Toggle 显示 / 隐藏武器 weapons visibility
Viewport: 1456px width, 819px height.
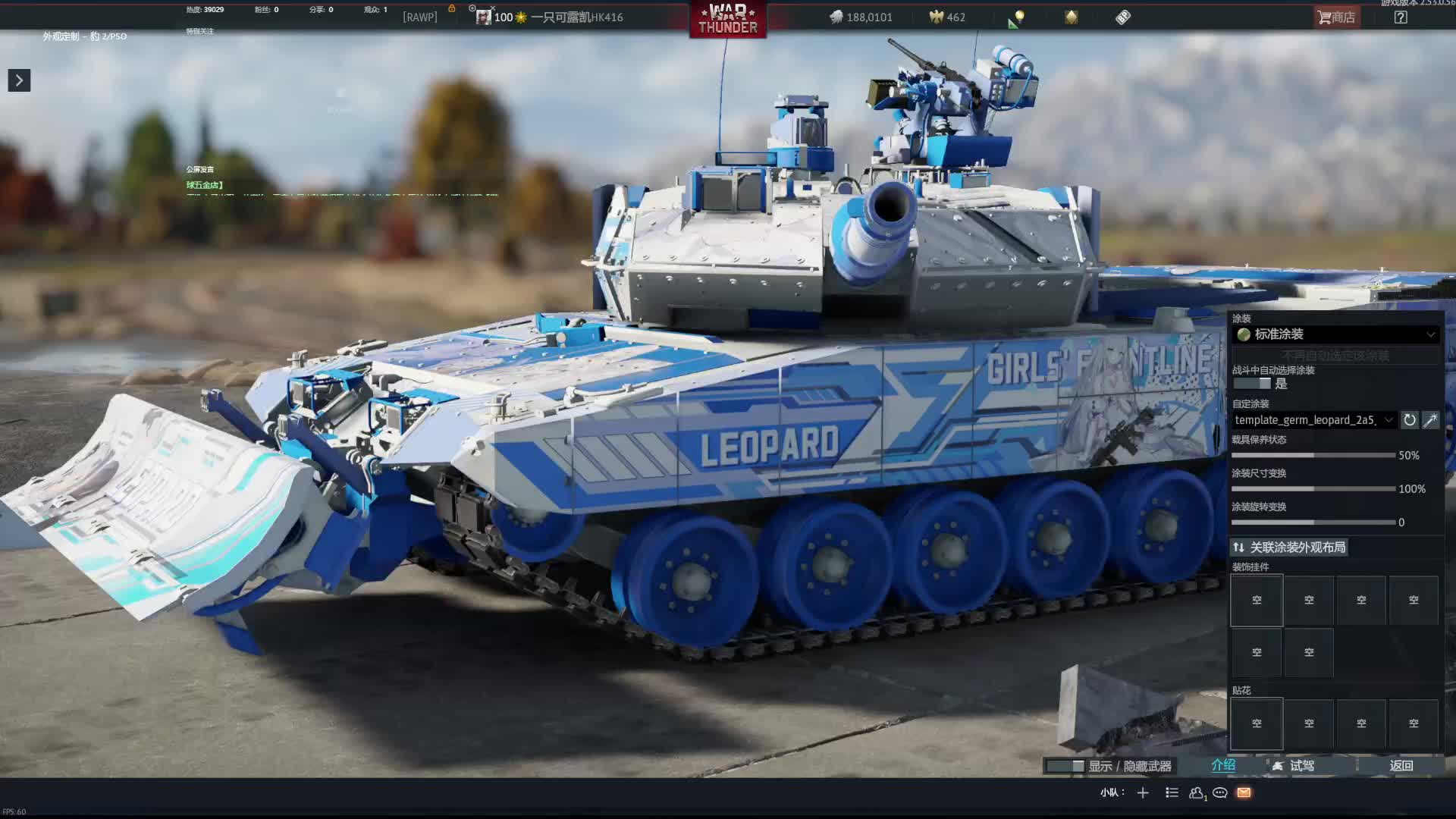click(1109, 766)
